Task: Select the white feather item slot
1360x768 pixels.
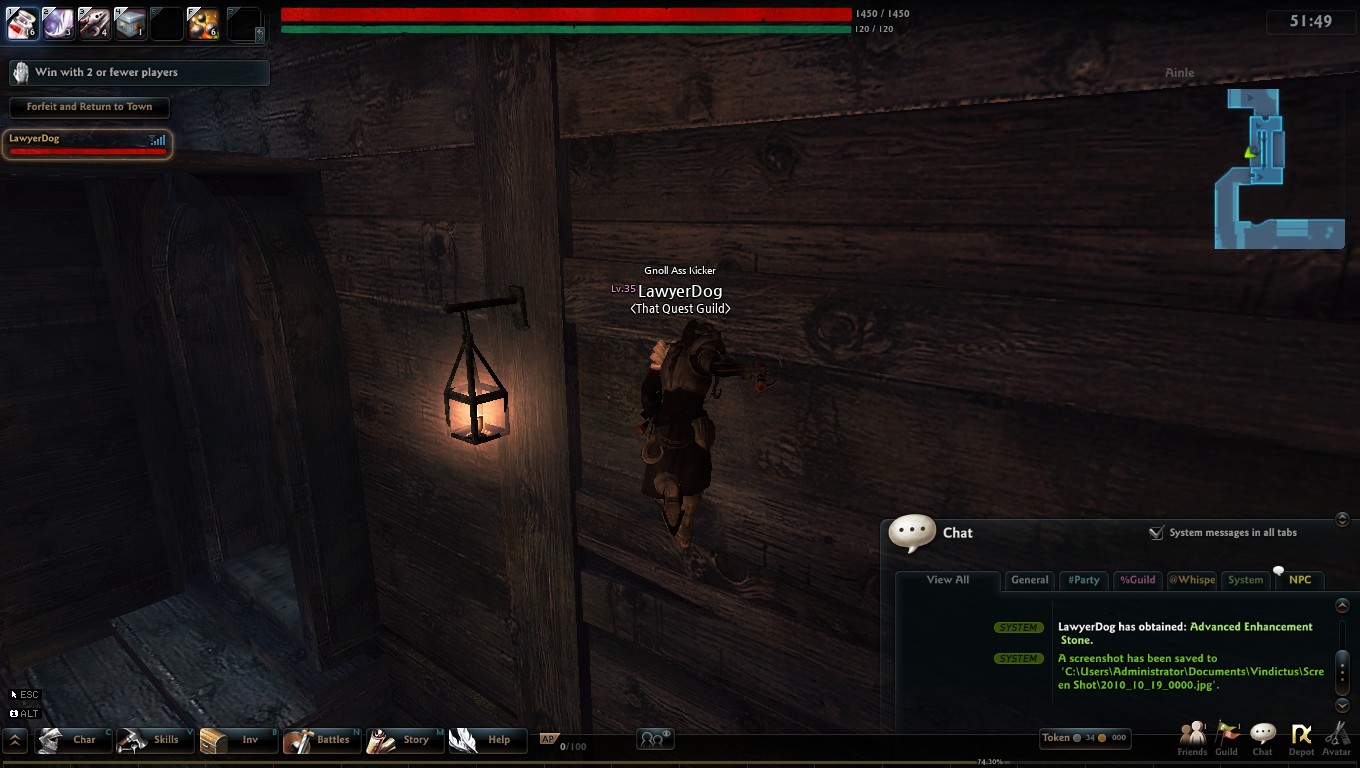Action: pos(58,23)
